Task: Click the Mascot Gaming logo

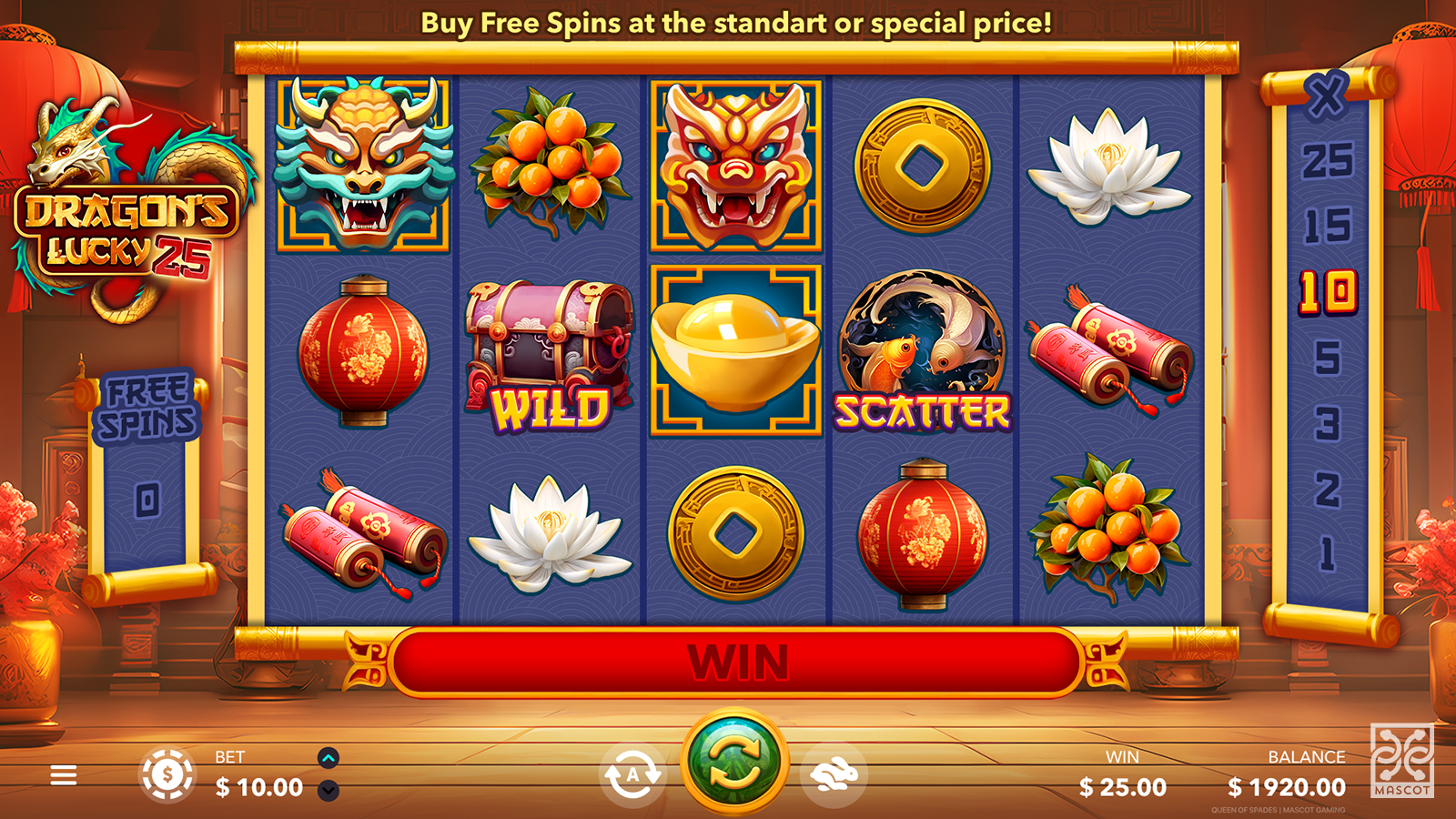Action: coord(1401,761)
